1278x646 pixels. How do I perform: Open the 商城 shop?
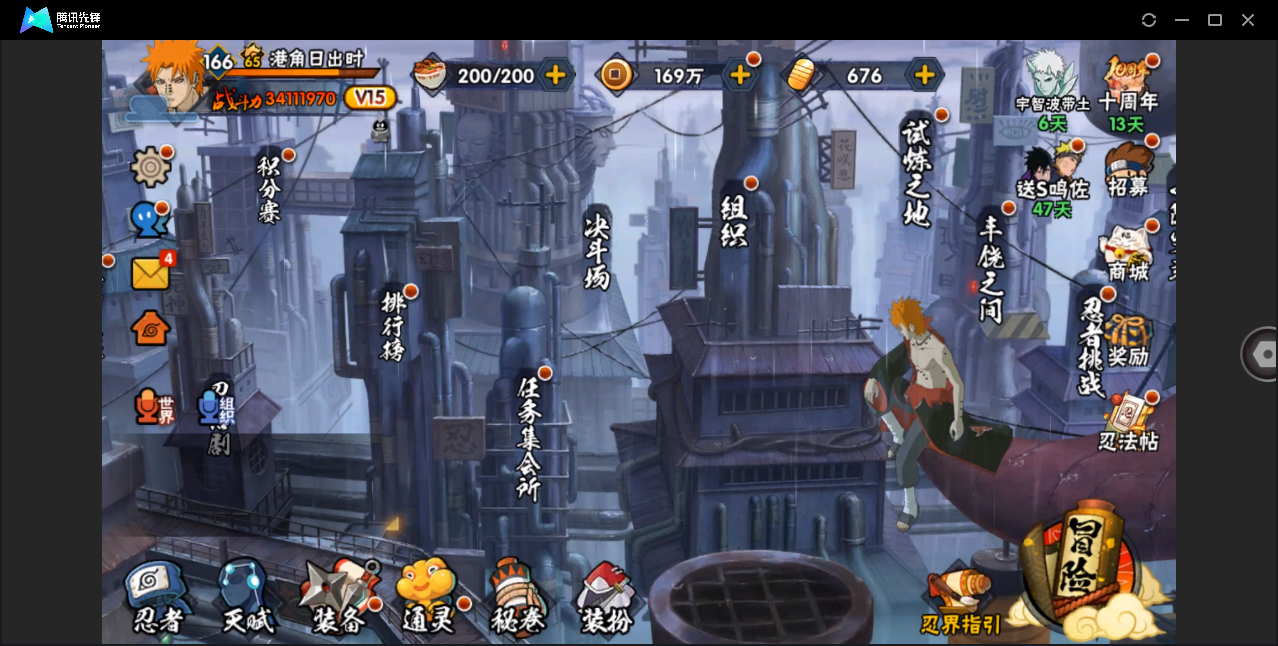click(1128, 254)
